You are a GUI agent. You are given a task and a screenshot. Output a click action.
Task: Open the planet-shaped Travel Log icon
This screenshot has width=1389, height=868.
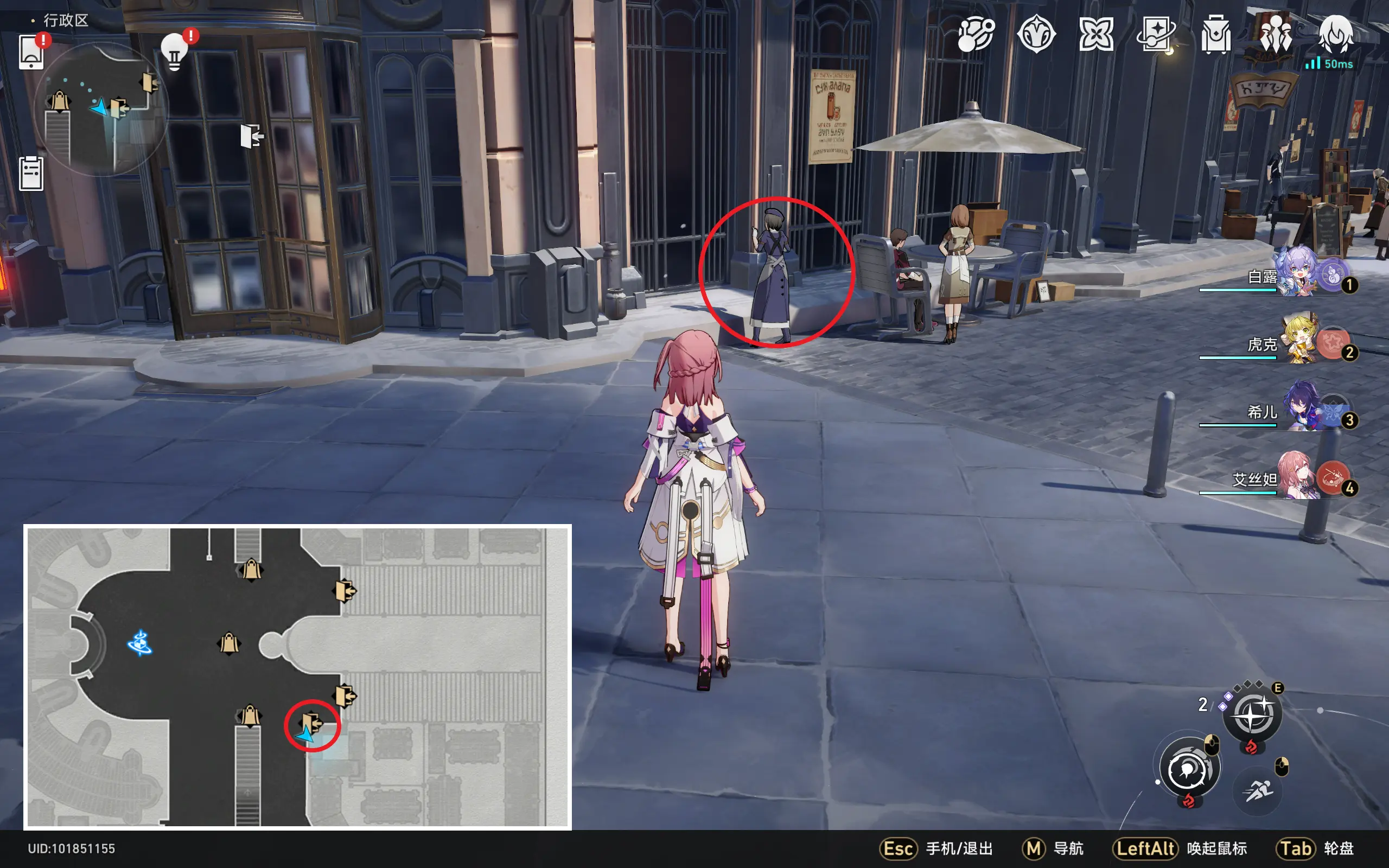tap(975, 34)
